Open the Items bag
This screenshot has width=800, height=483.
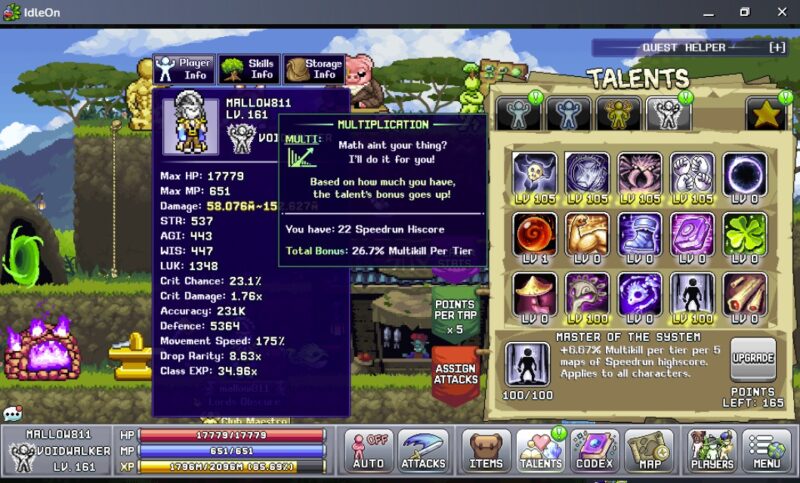click(486, 451)
